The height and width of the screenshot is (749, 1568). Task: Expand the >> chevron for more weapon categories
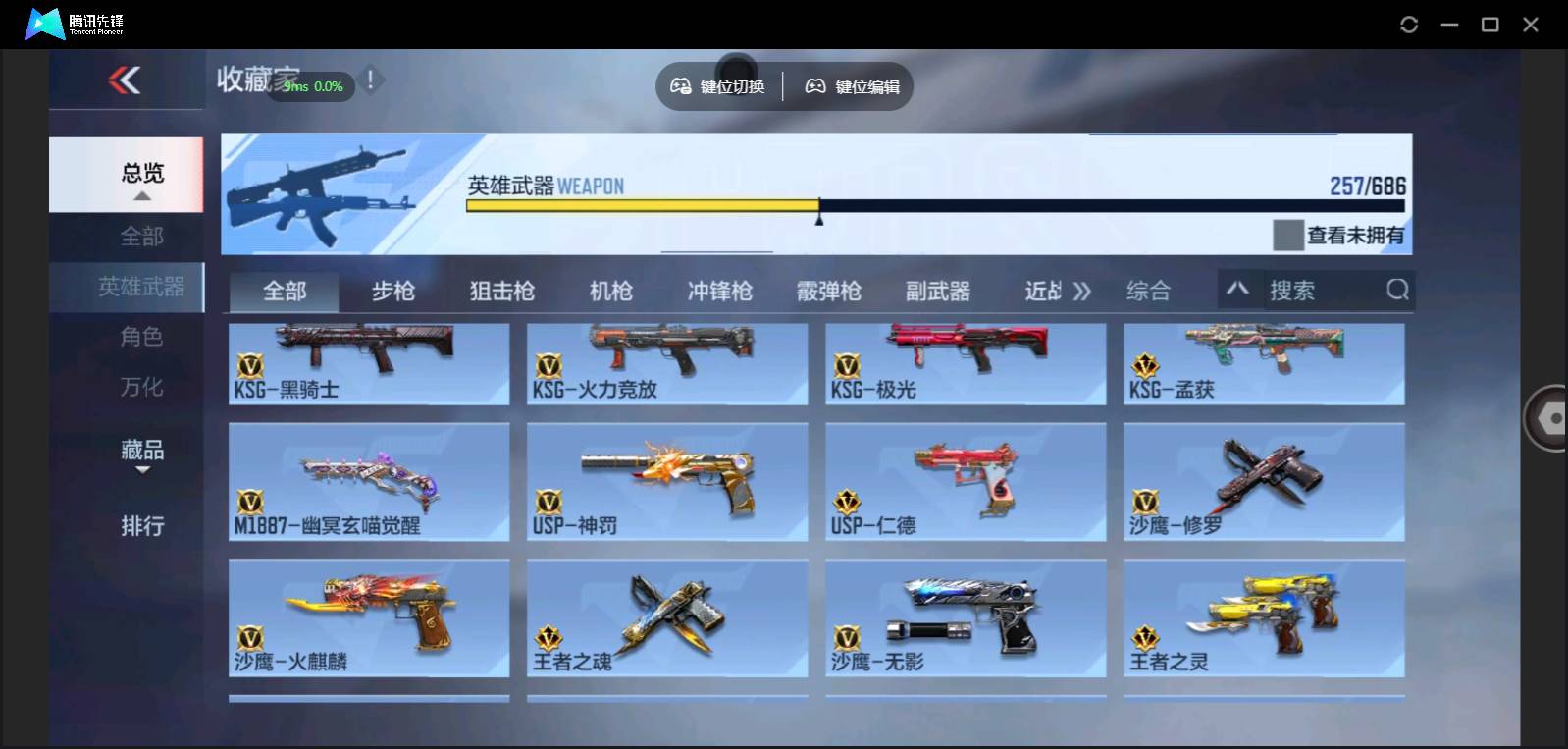1082,290
